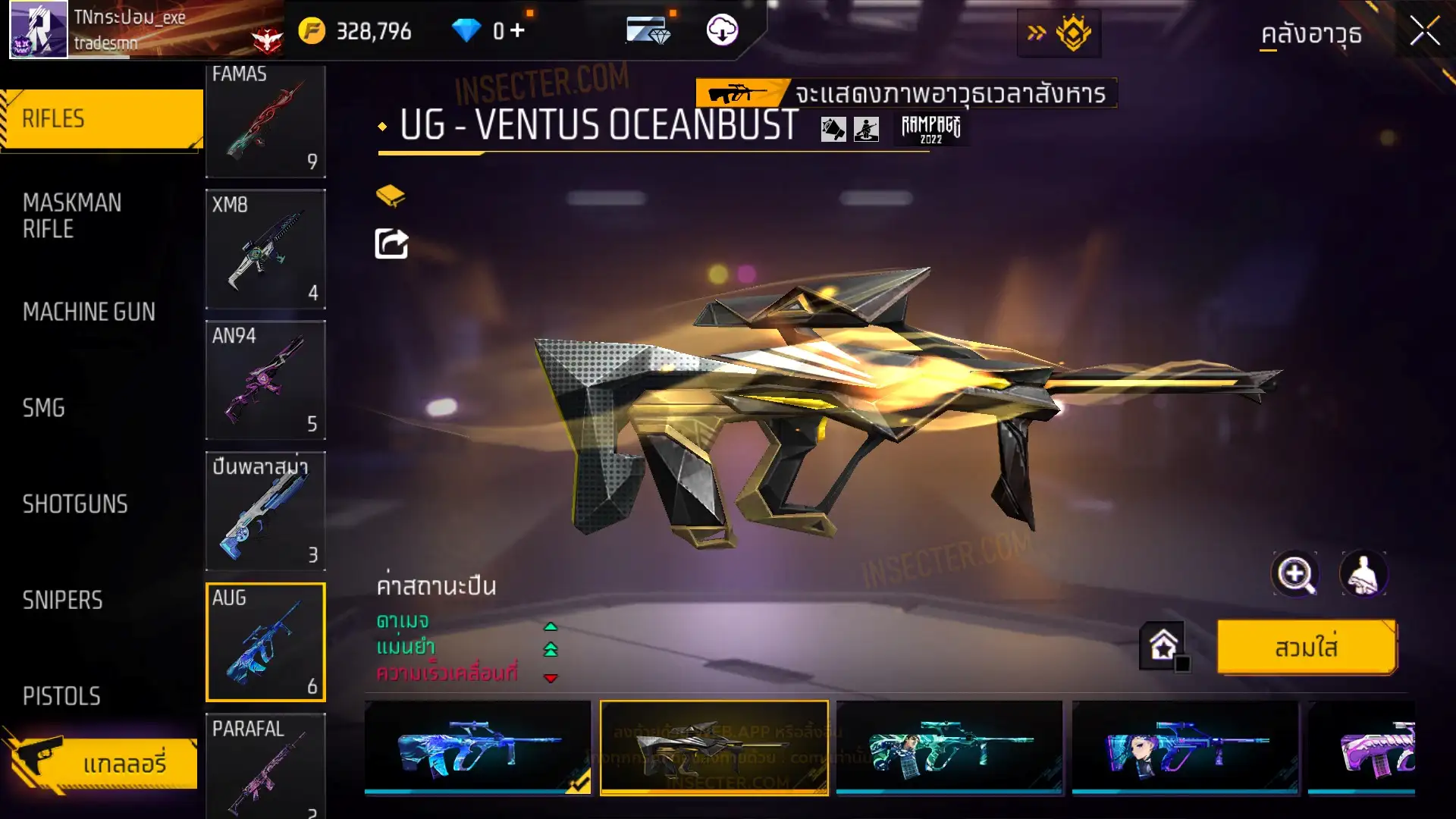The image size is (1456, 819).
Task: Select the RIFLES category
Action: coord(102,119)
